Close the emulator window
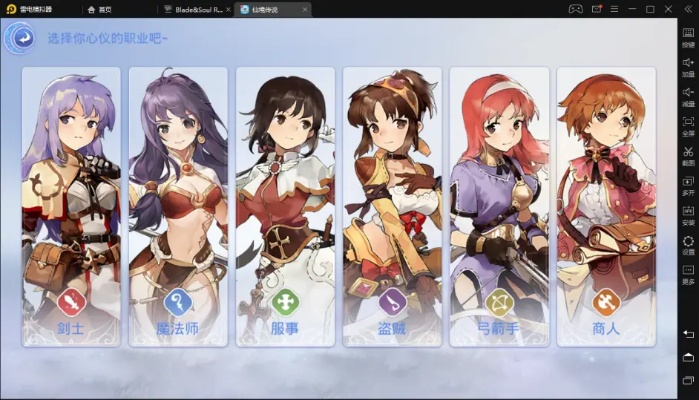Screen dimensions: 699x400 (666, 9)
